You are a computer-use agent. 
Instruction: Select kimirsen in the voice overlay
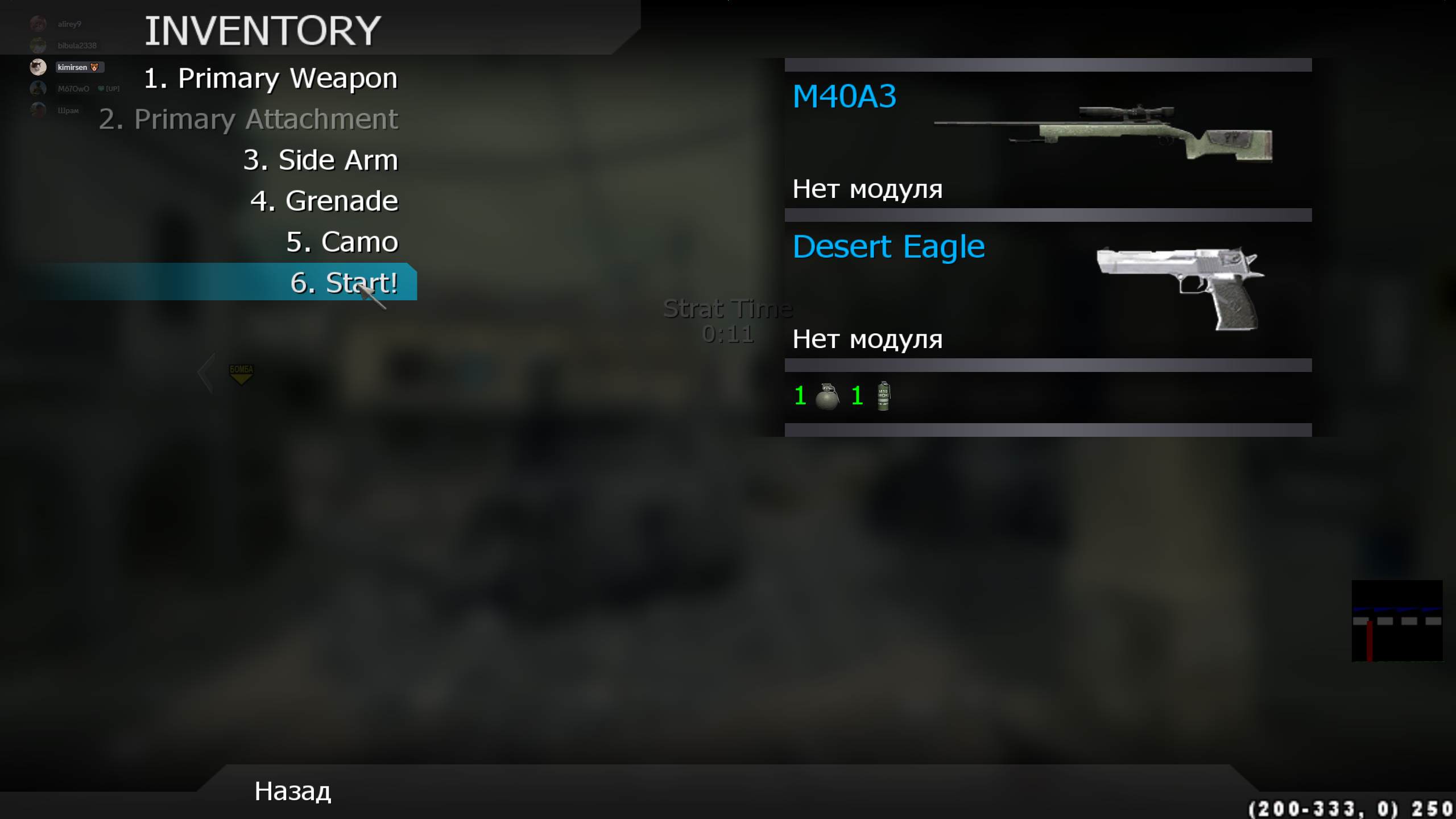72,67
